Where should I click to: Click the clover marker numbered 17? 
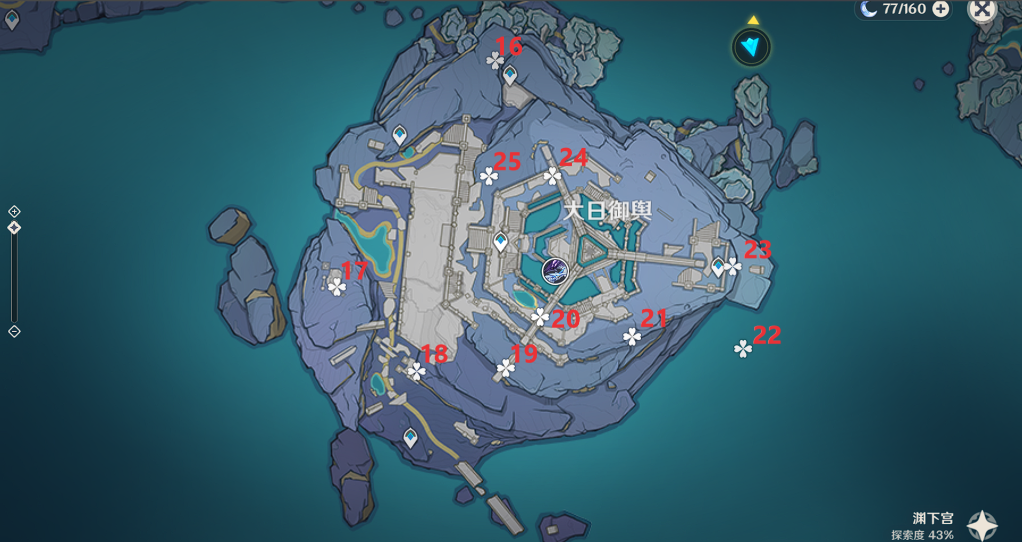coord(337,287)
